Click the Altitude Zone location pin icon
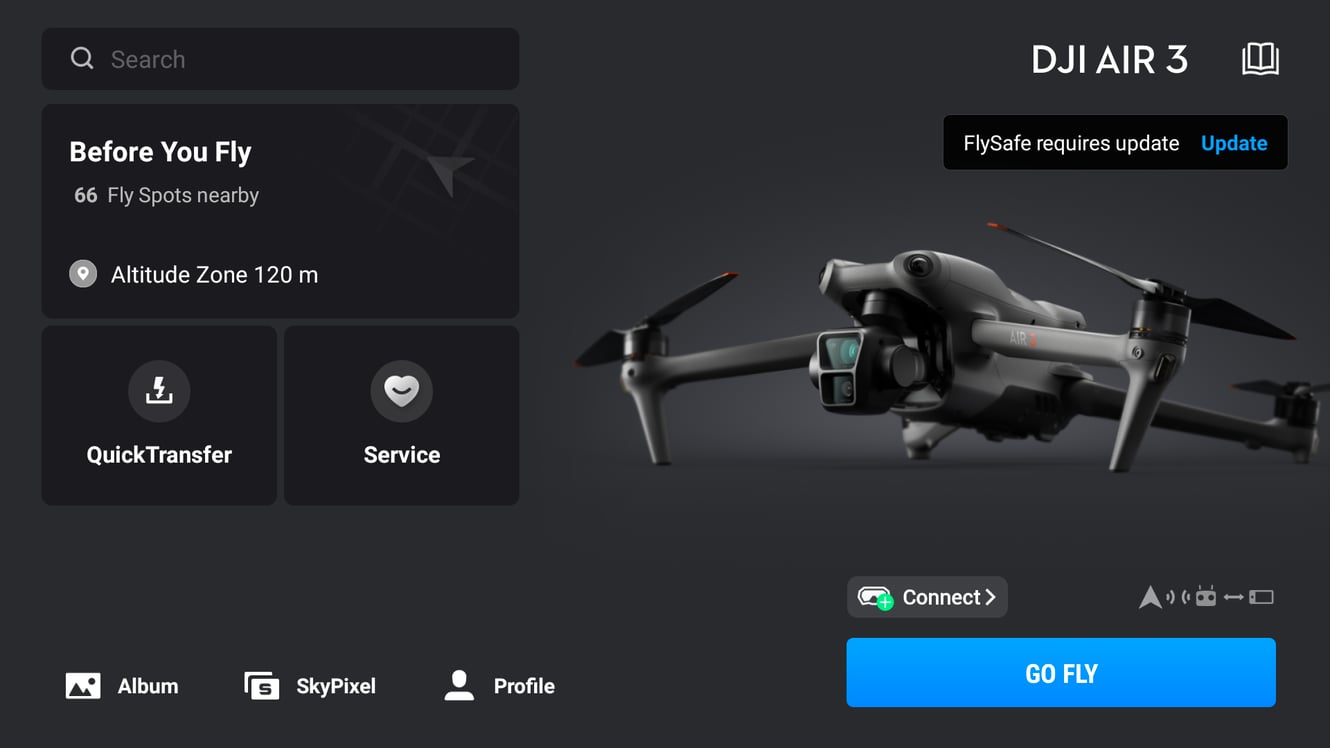The width and height of the screenshot is (1330, 748). point(83,274)
